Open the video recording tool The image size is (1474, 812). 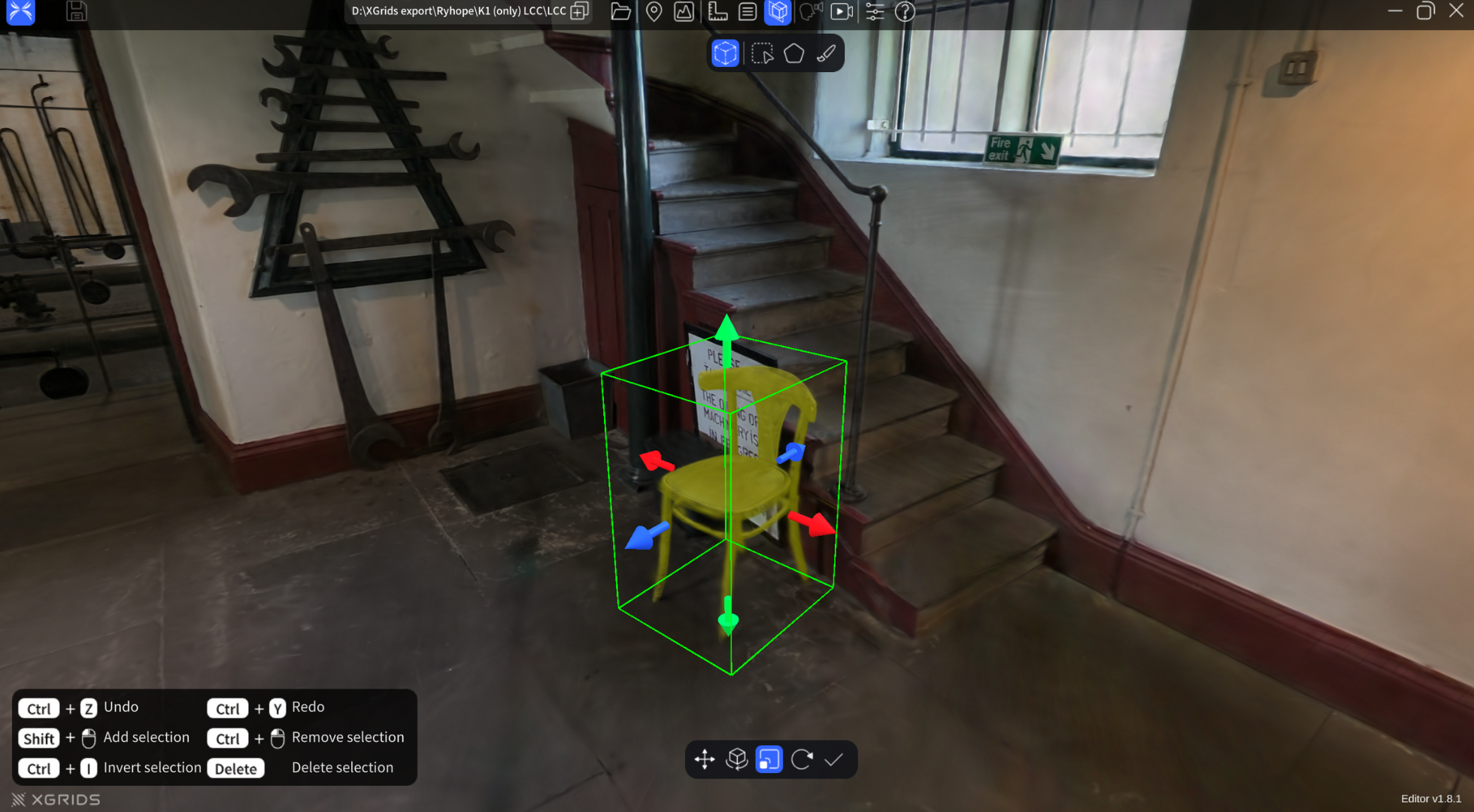pos(842,12)
